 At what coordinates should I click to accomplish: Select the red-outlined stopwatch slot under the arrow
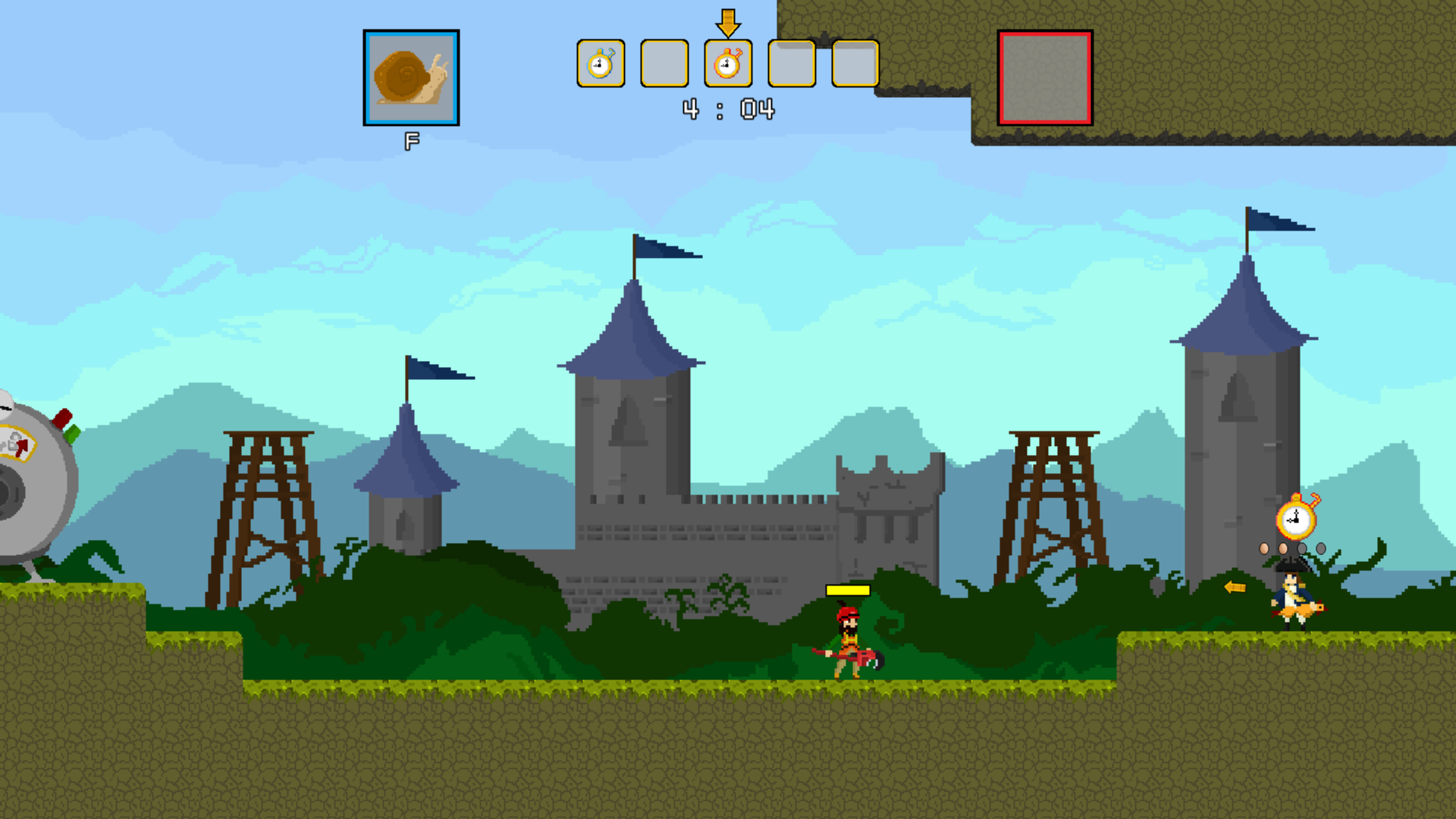[x=728, y=64]
